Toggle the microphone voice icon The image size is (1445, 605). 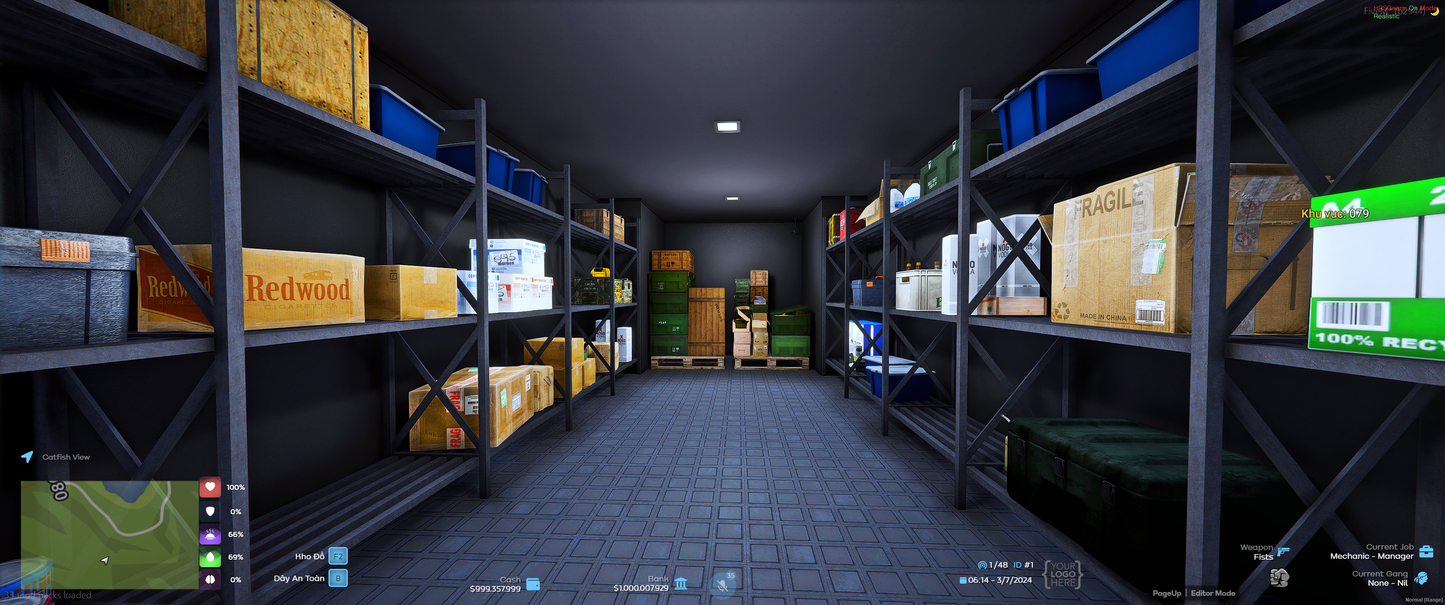coord(722,583)
